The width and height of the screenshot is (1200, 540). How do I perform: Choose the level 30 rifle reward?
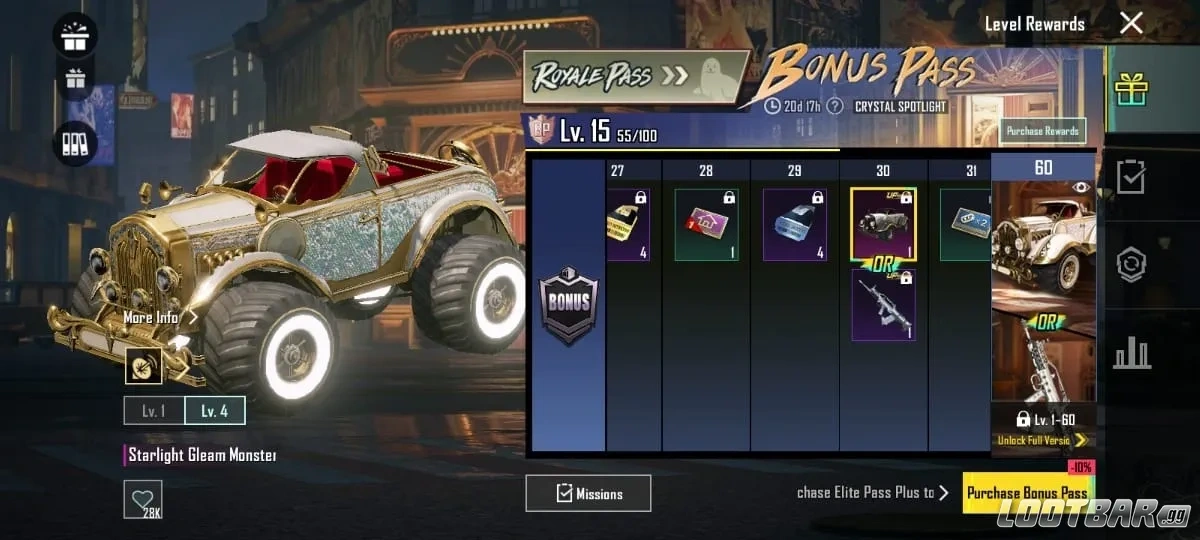pos(883,305)
